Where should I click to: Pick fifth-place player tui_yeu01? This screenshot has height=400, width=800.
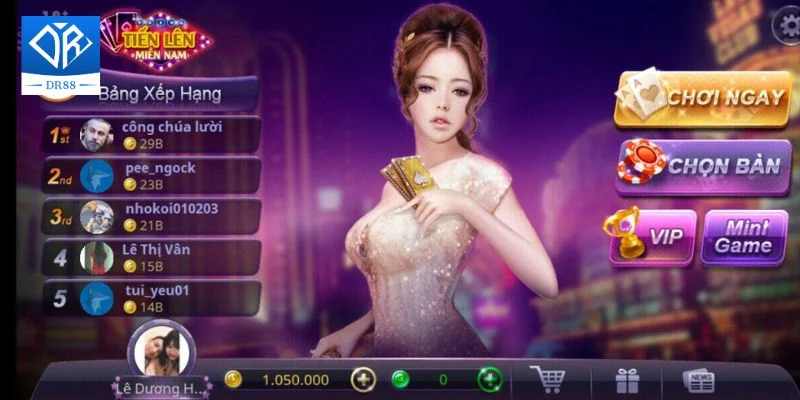(150, 298)
